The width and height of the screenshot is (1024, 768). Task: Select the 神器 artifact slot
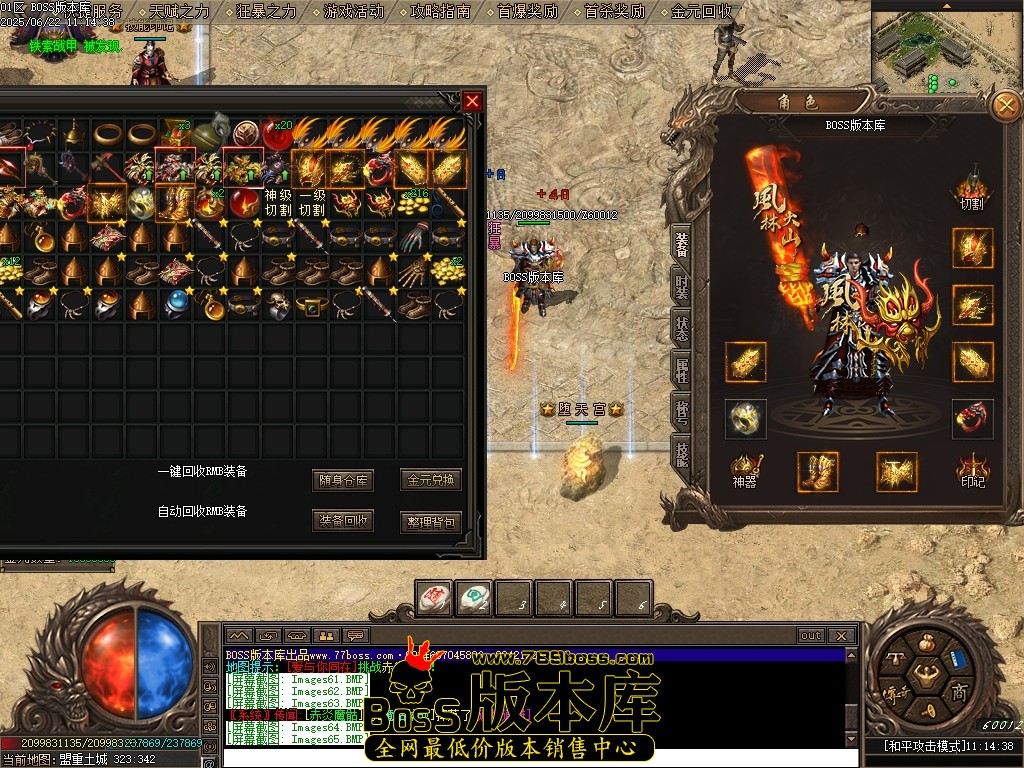[746, 471]
